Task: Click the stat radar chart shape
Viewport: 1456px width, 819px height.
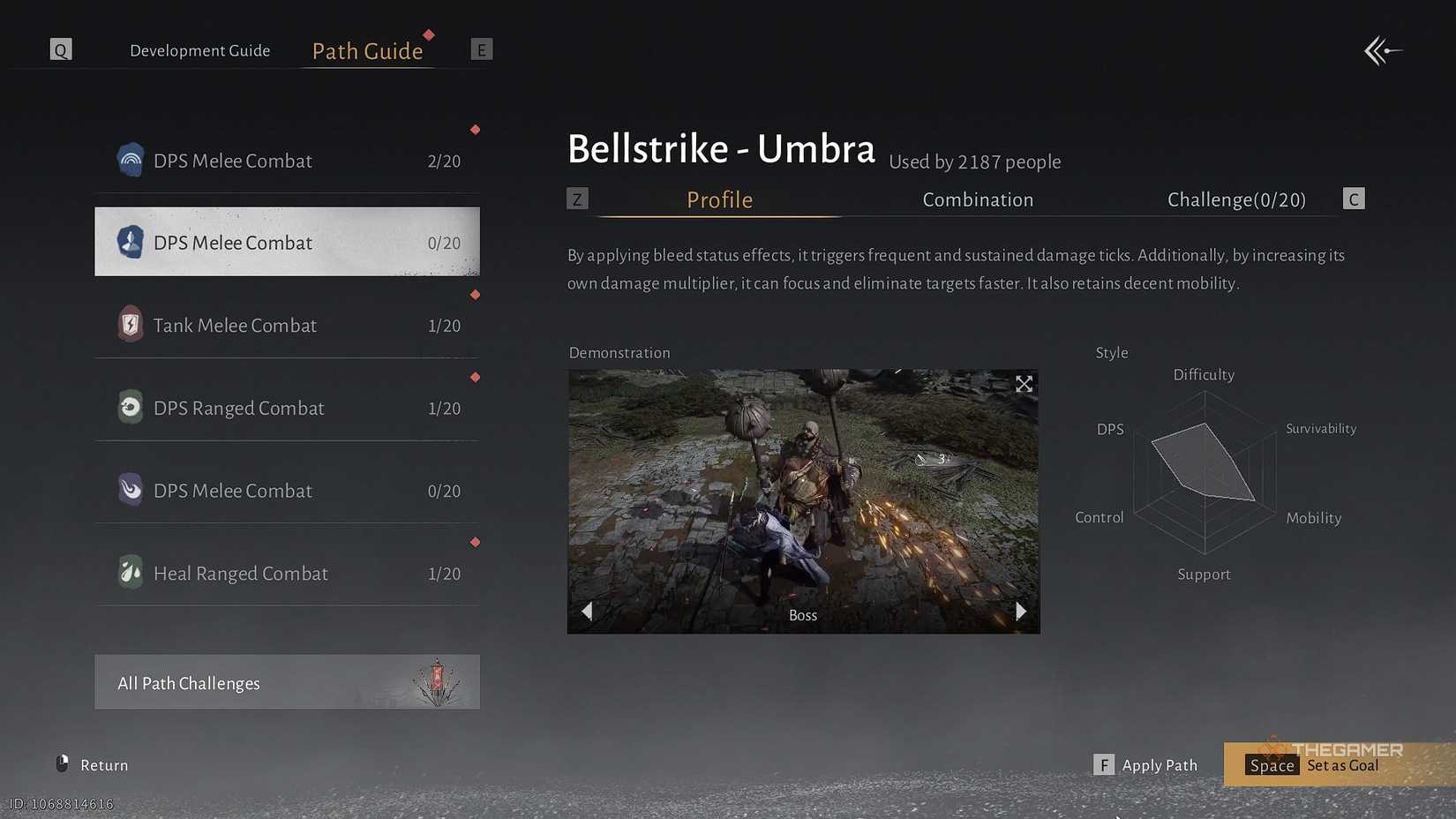Action: click(x=1205, y=463)
